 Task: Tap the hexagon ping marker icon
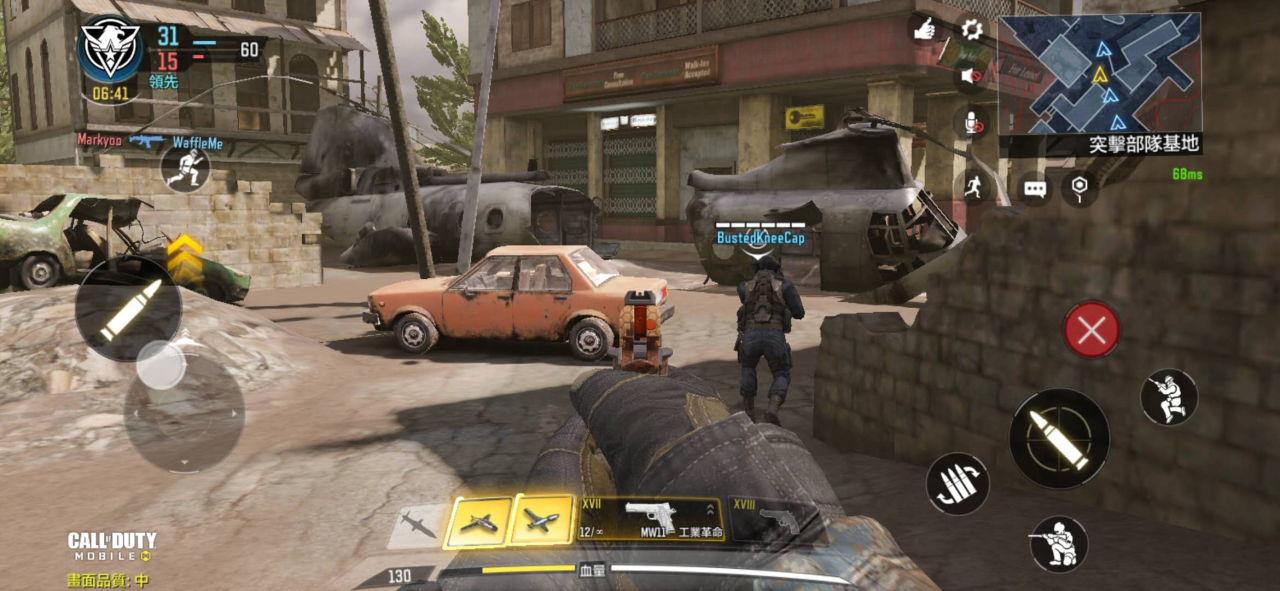(x=1079, y=187)
